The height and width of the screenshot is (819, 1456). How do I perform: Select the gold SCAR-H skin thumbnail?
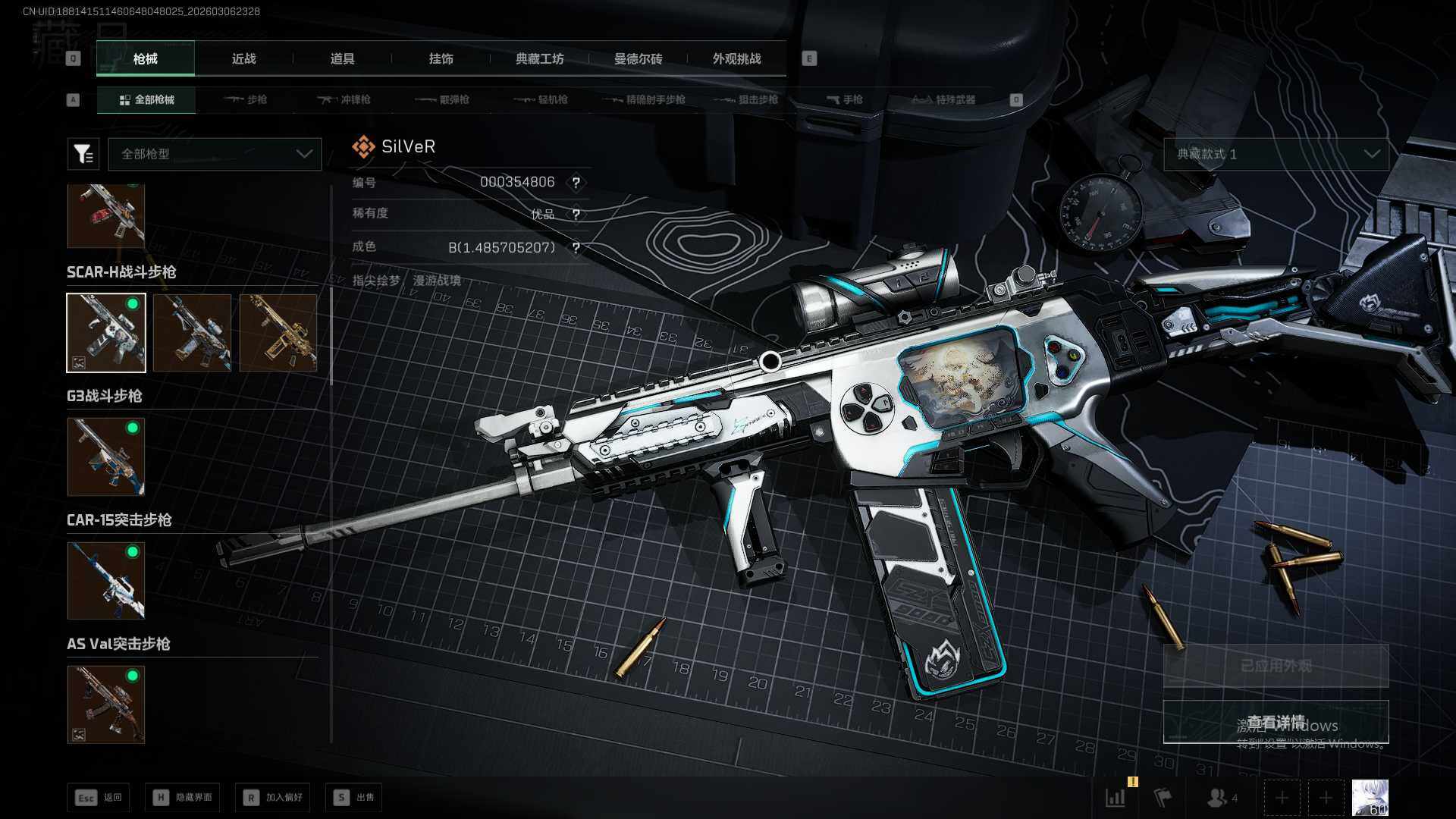[x=278, y=333]
